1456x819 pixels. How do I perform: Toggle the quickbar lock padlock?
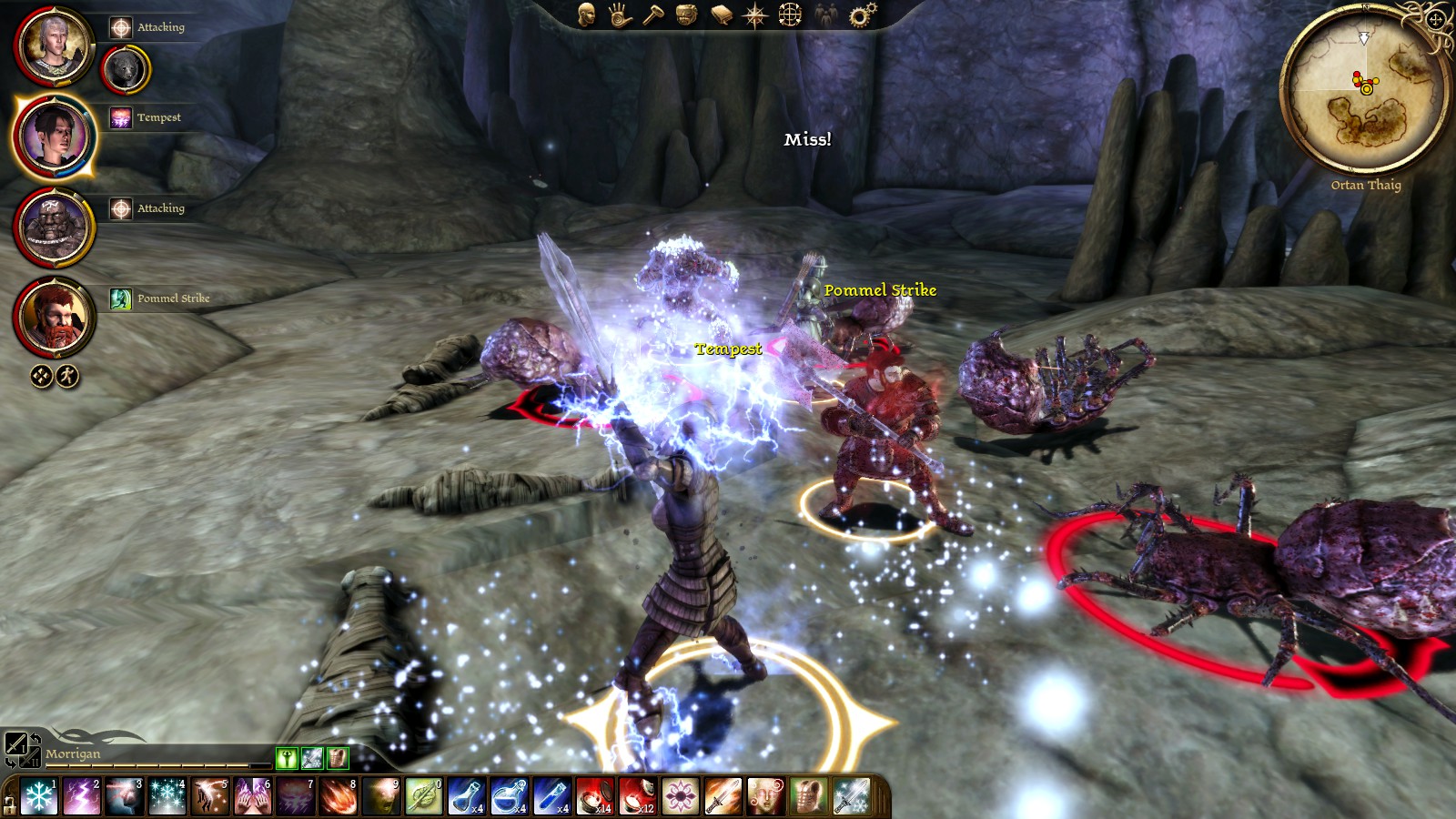9,804
